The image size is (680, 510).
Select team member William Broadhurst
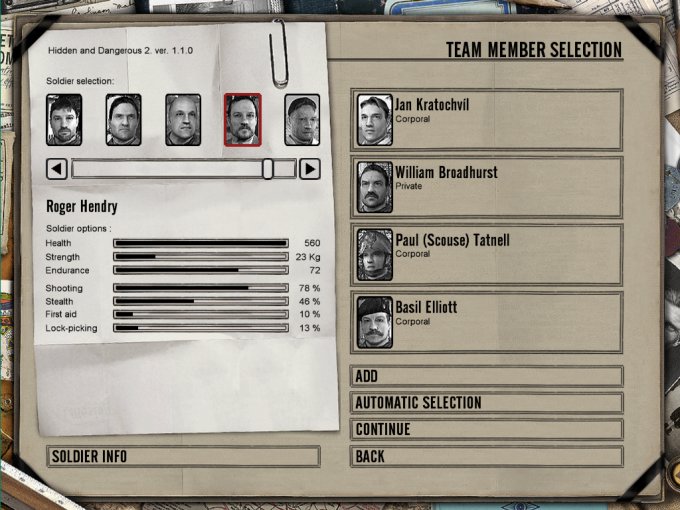tap(487, 187)
